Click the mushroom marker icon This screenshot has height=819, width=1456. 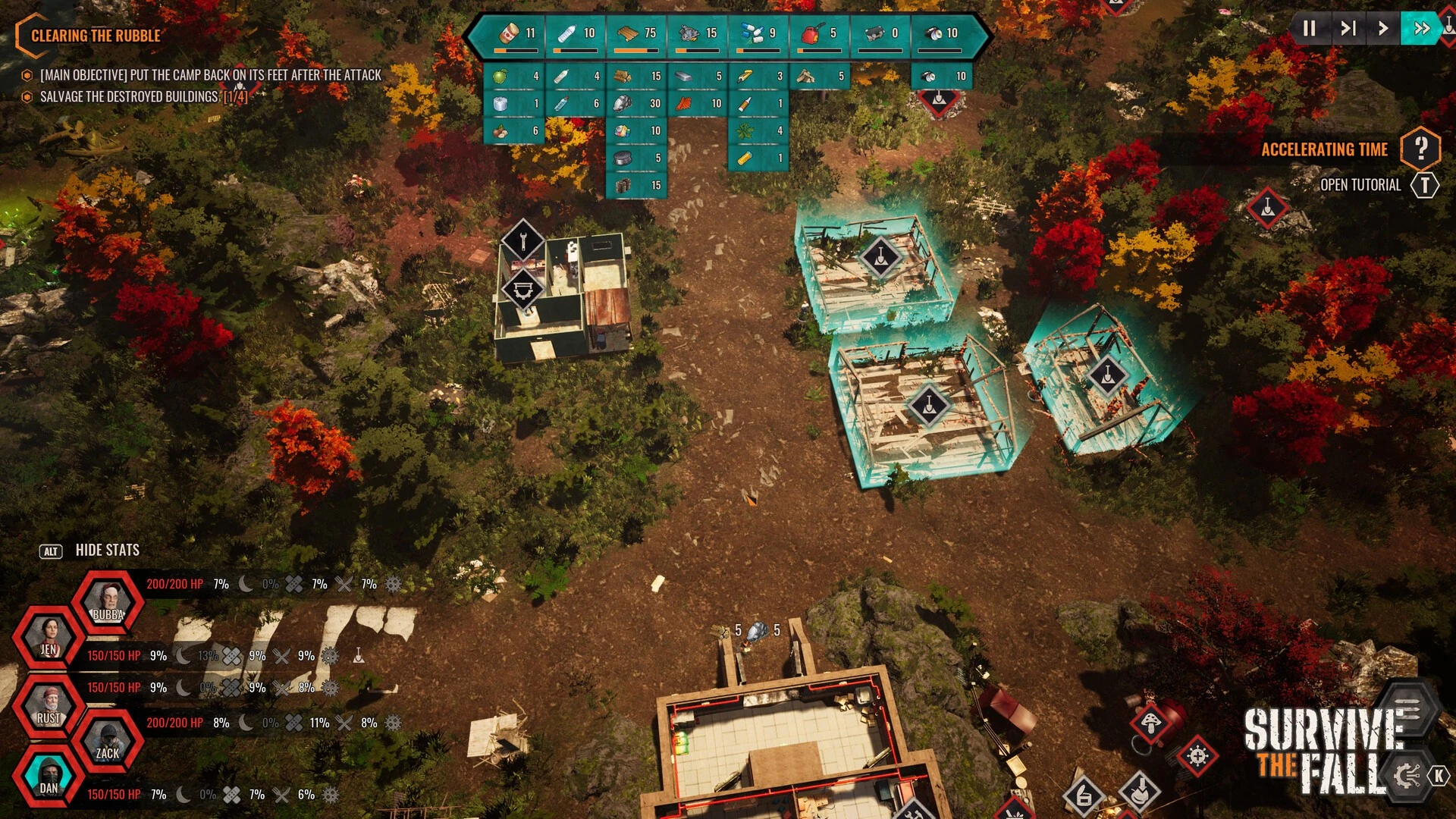pos(1150,721)
